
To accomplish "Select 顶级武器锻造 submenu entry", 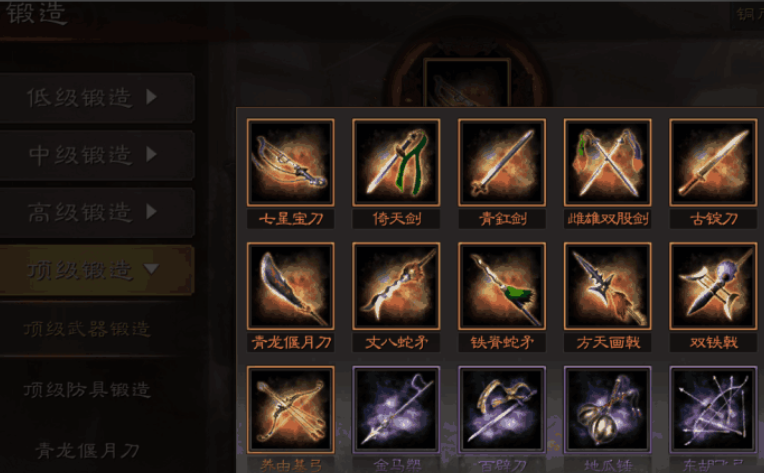I will click(x=88, y=328).
